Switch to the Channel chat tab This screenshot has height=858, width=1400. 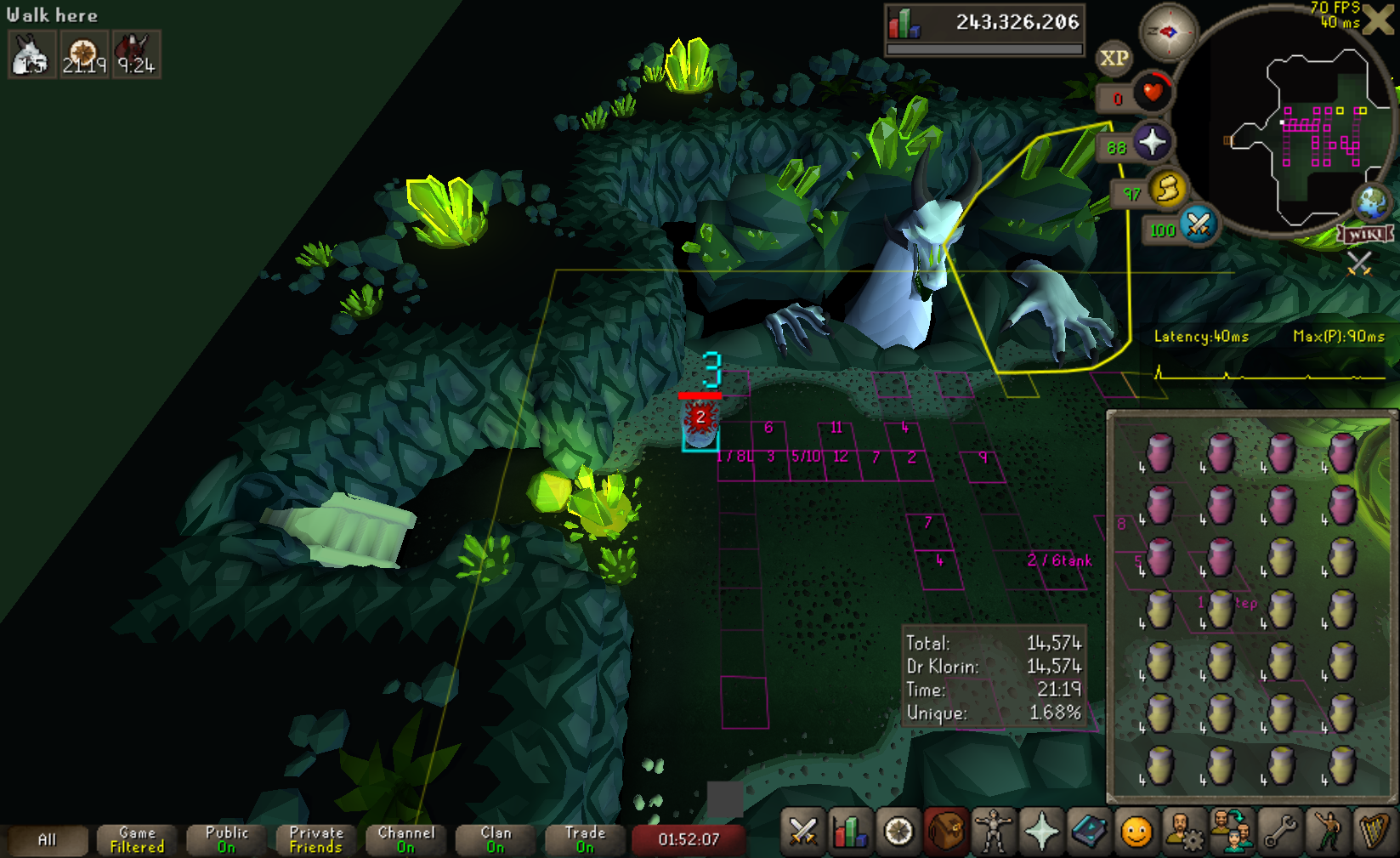(405, 840)
